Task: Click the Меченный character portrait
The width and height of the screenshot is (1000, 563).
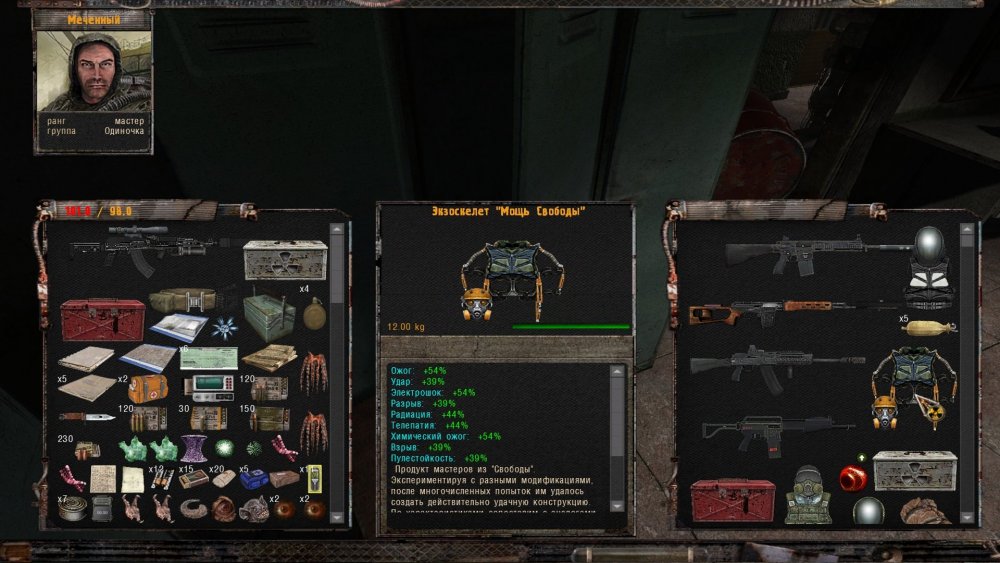Action: point(93,74)
